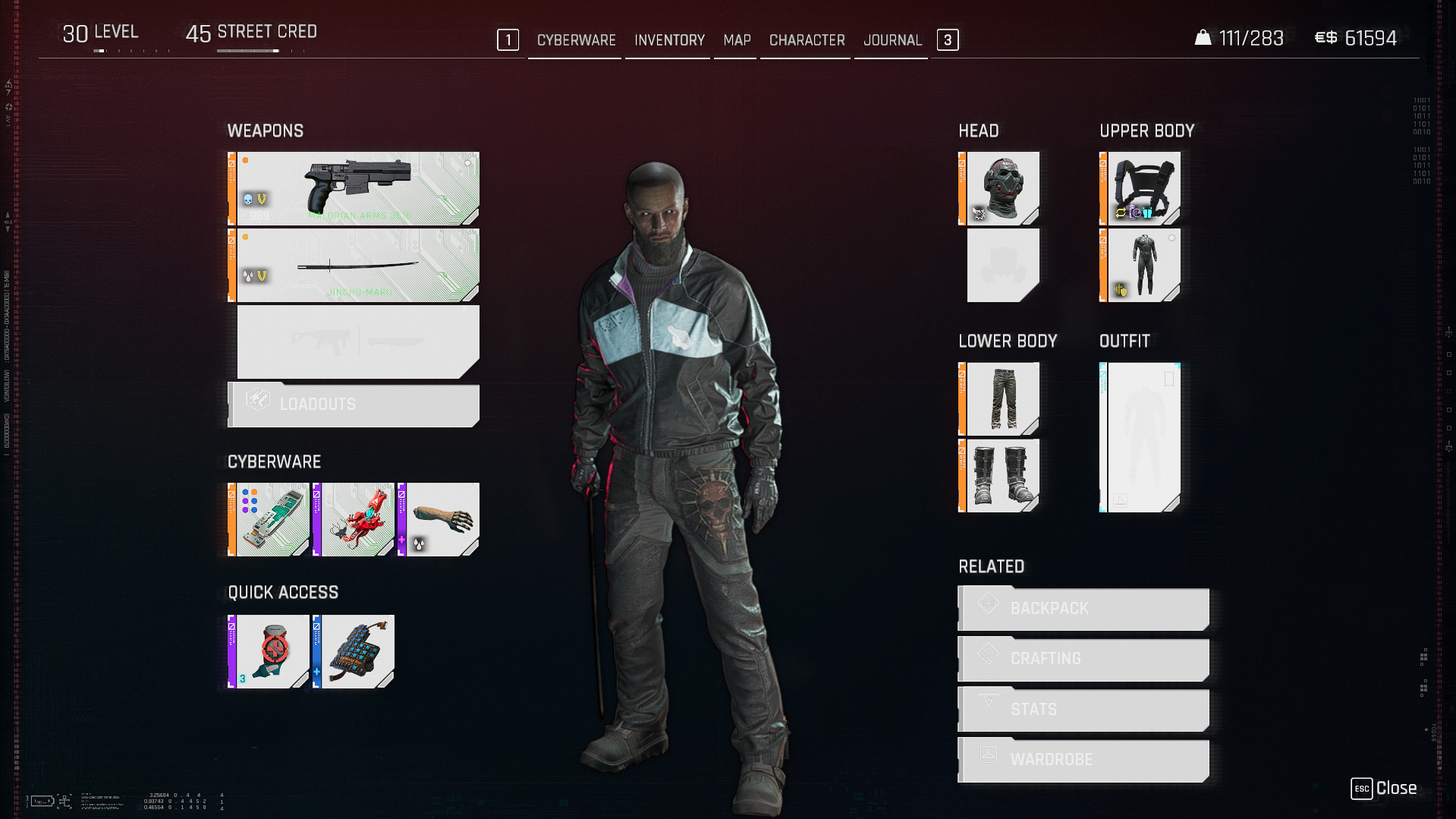
Task: Select the boots equipment slot
Action: pos(1001,475)
